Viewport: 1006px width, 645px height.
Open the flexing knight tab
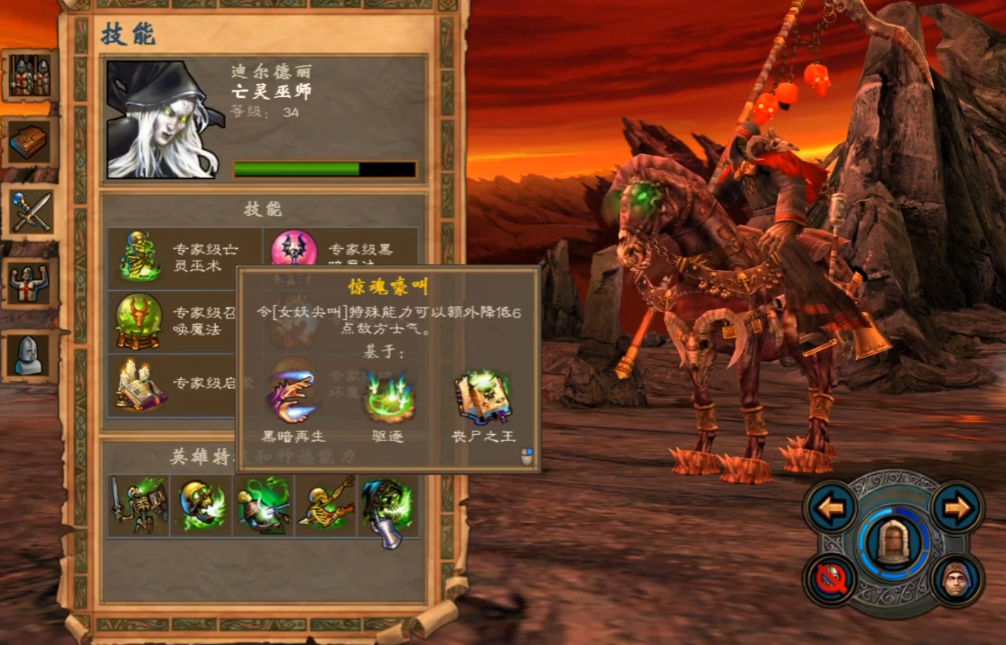coord(29,283)
